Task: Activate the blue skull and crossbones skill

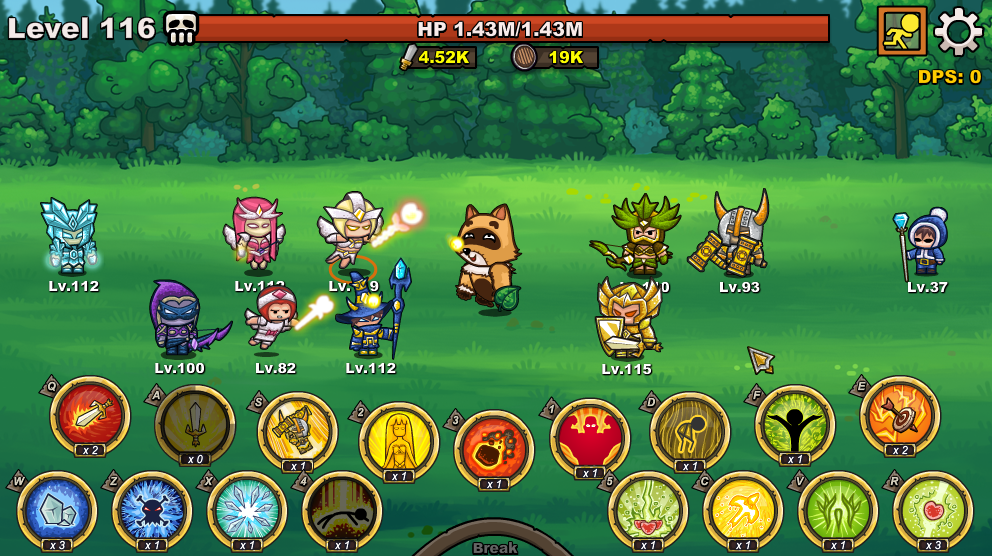Action: [x=152, y=511]
